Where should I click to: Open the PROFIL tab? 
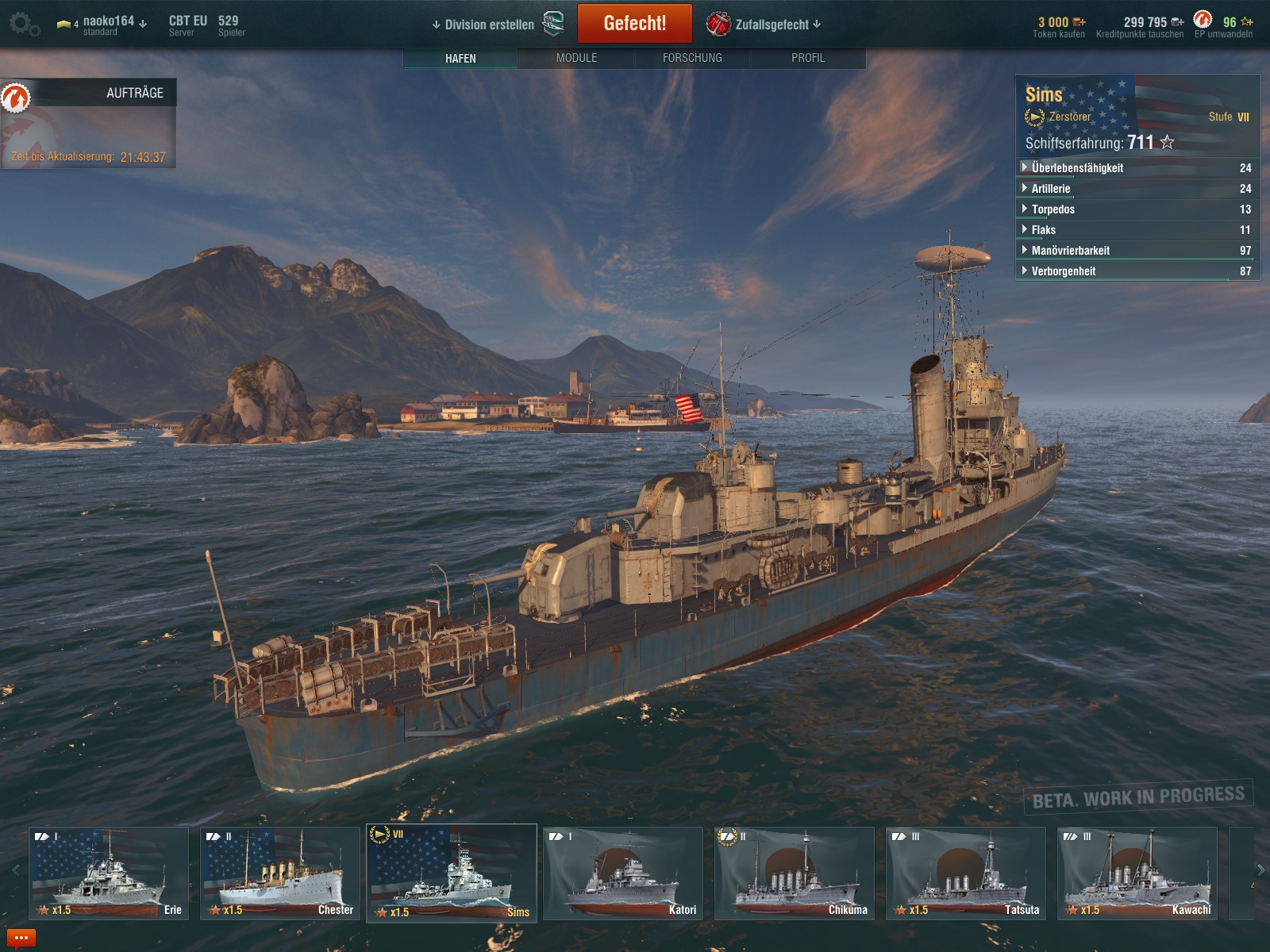tap(807, 58)
